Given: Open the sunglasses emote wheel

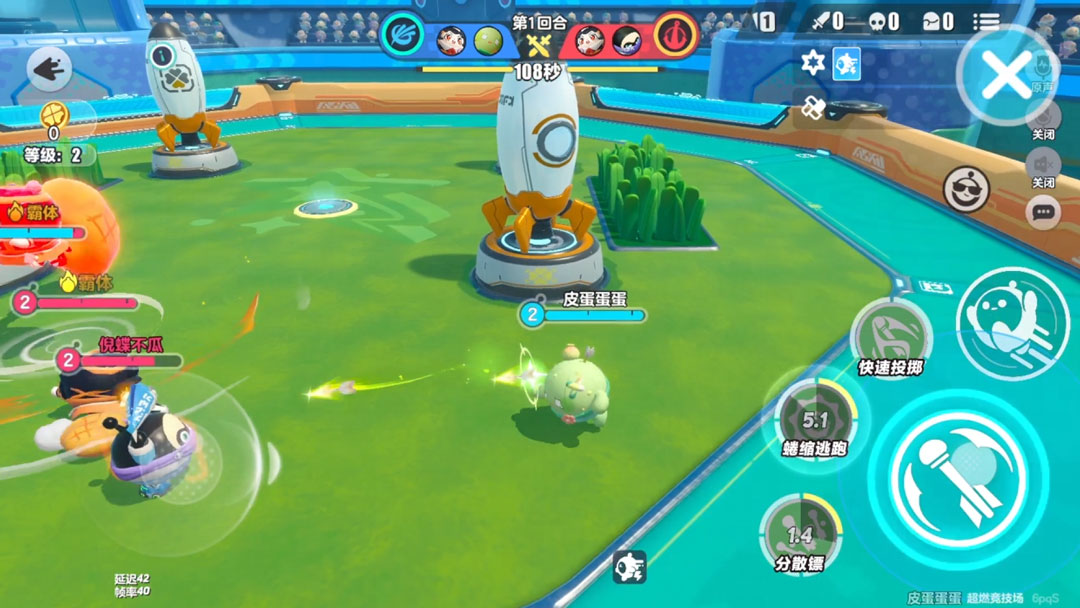Looking at the screenshot, I should tap(966, 190).
